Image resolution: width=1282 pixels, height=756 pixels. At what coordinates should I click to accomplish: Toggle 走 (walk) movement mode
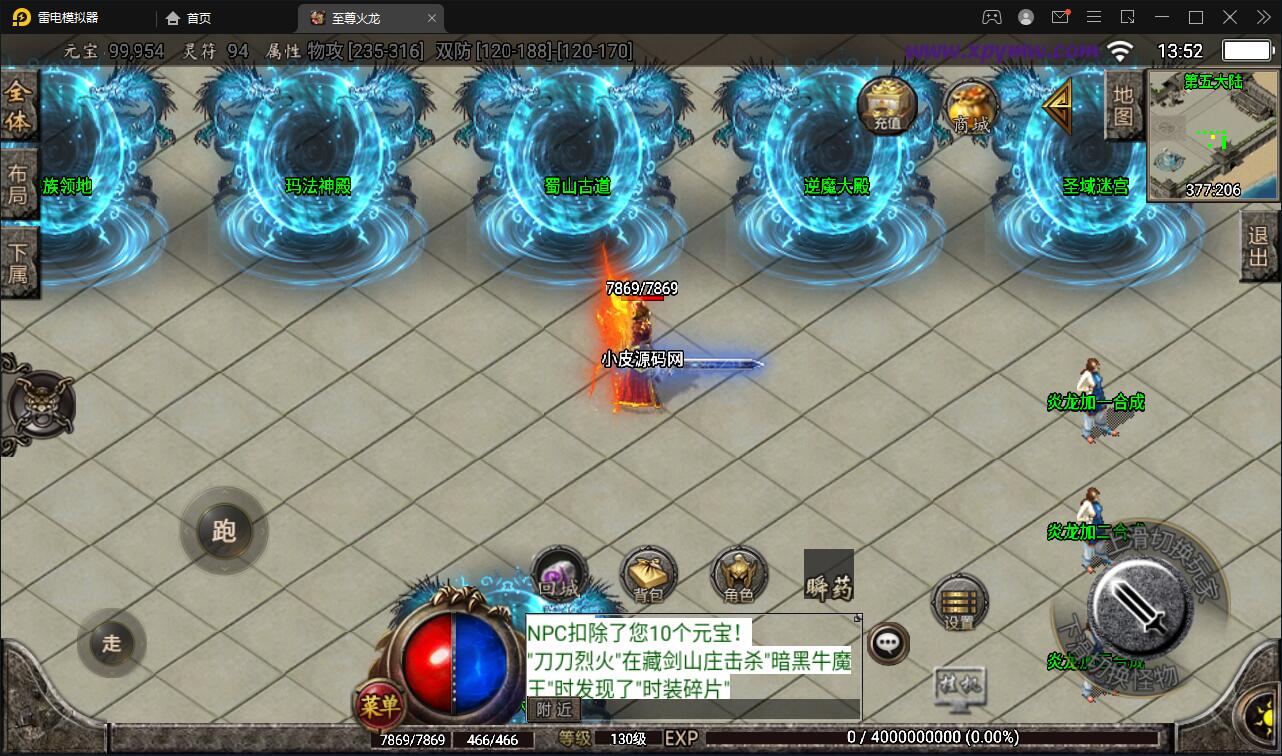pos(112,644)
